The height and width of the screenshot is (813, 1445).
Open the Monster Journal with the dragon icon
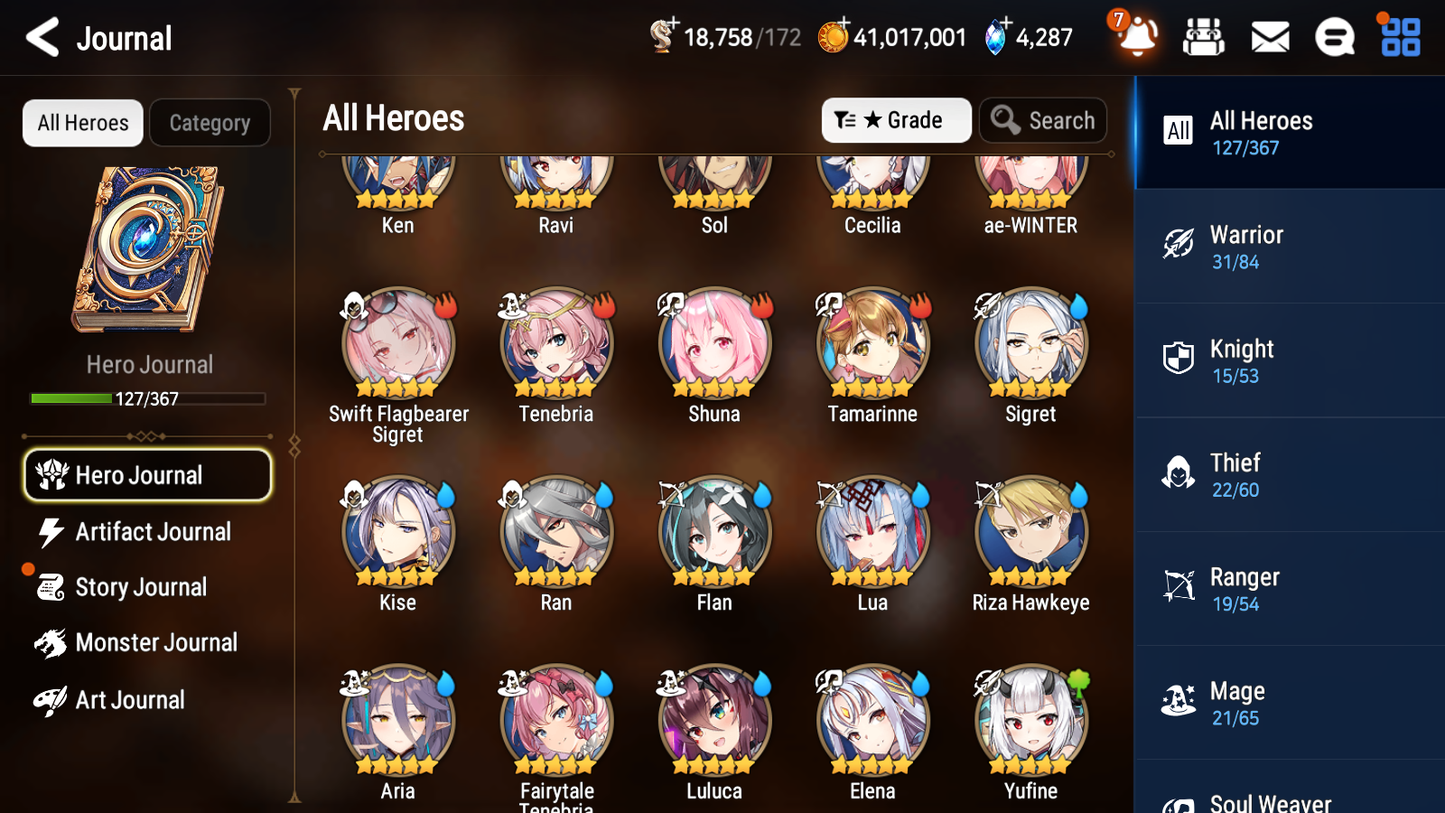coord(156,643)
